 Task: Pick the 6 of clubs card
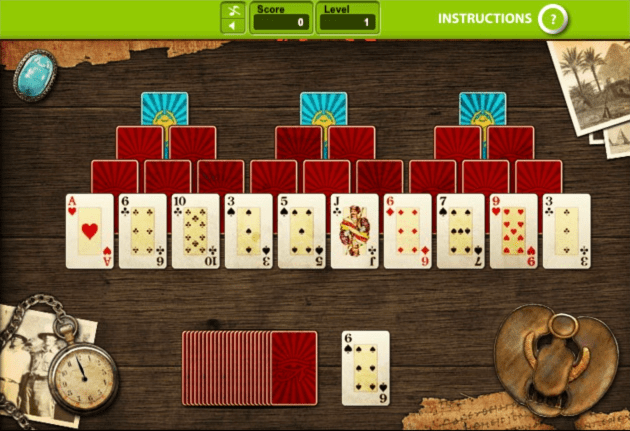142,231
